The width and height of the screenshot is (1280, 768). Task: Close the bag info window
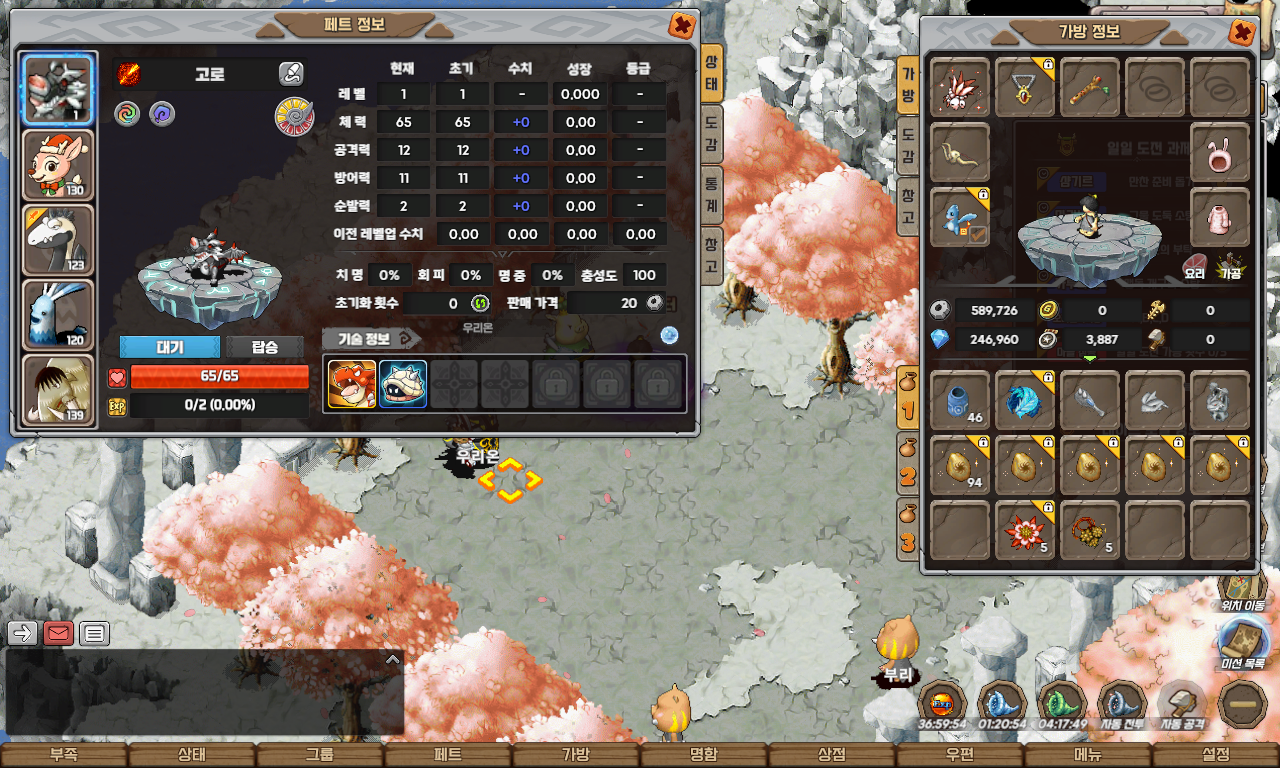1241,33
